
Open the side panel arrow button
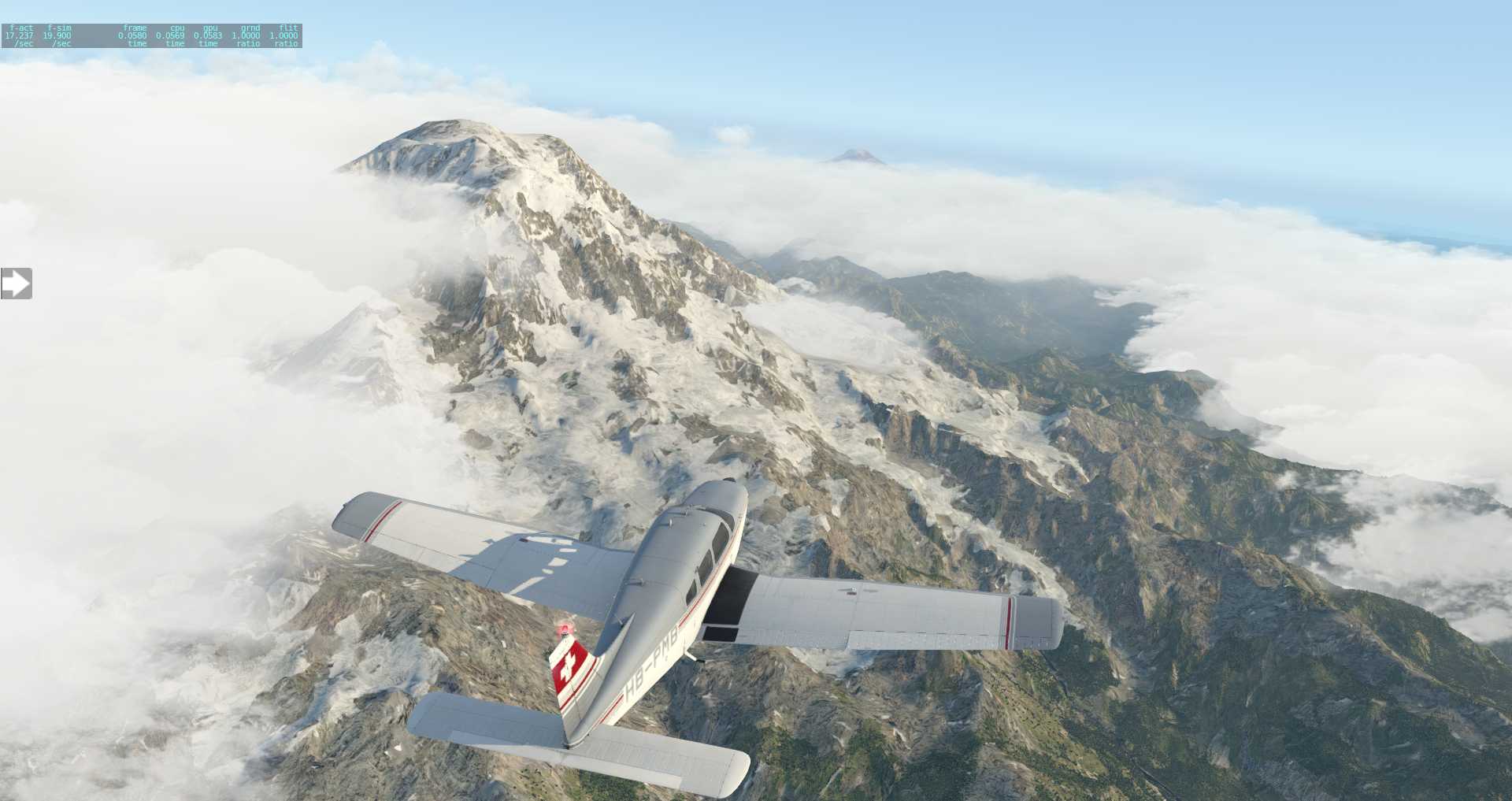[16, 284]
